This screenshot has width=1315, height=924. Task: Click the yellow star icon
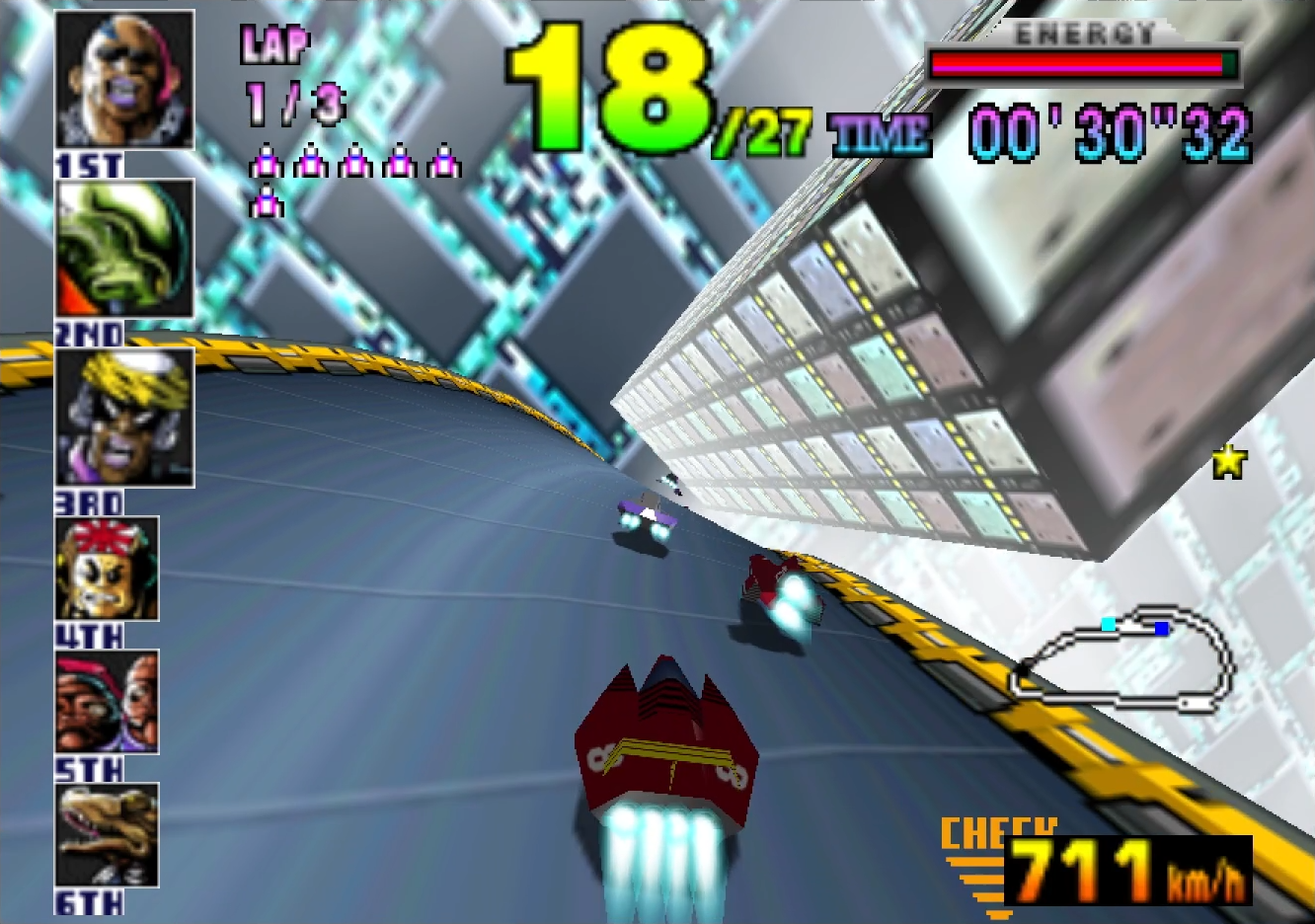point(1229,461)
